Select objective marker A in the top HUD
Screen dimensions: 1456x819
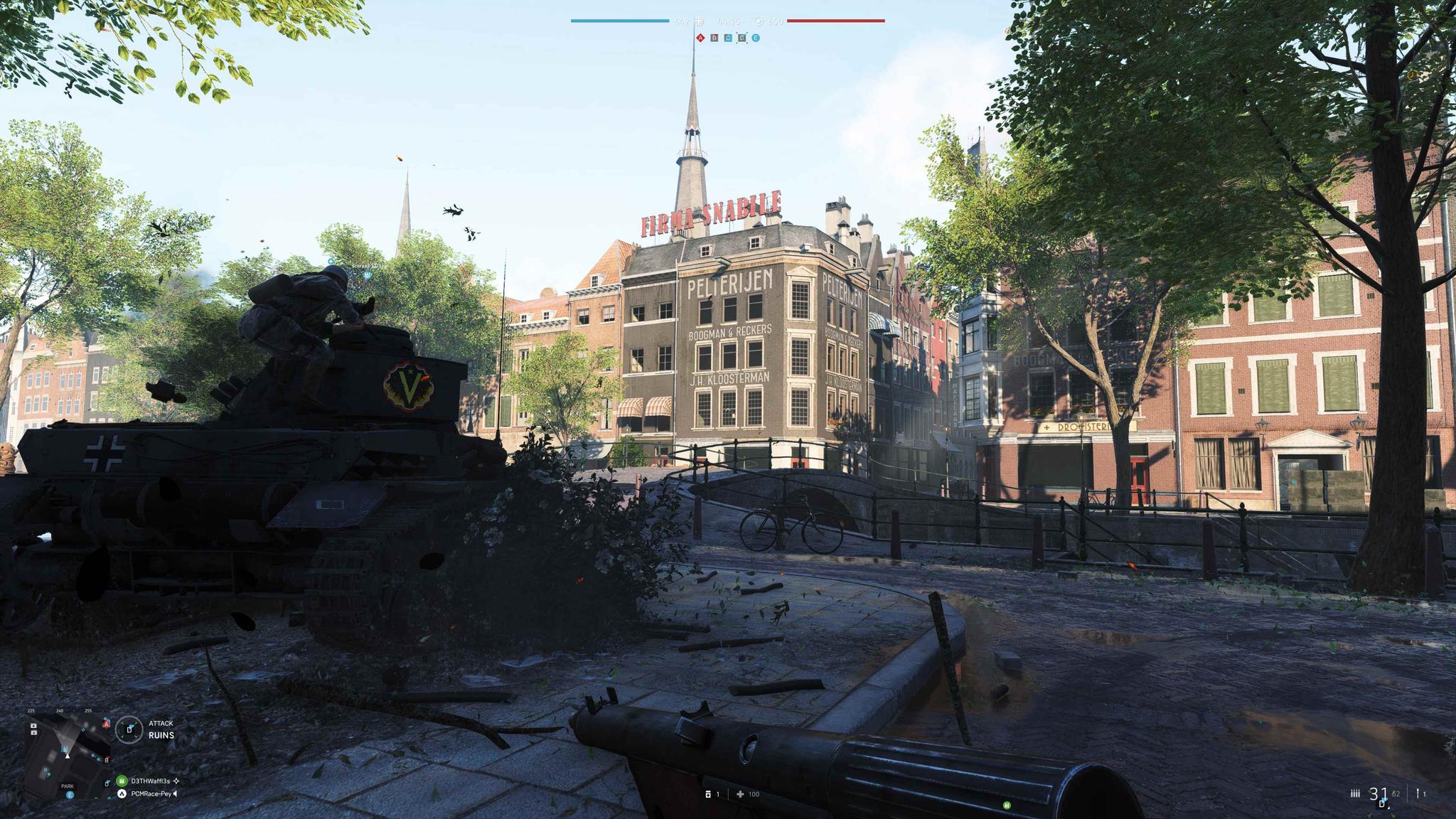point(700,38)
